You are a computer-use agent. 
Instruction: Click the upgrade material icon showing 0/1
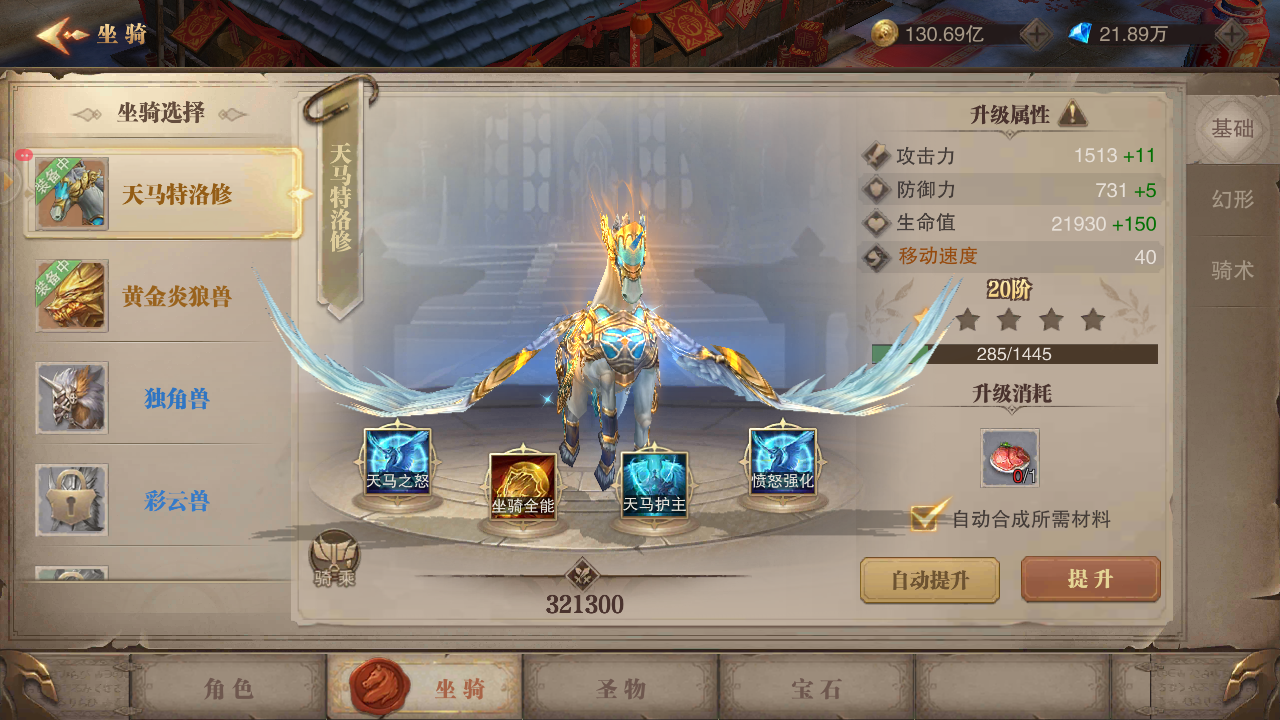coord(1009,459)
